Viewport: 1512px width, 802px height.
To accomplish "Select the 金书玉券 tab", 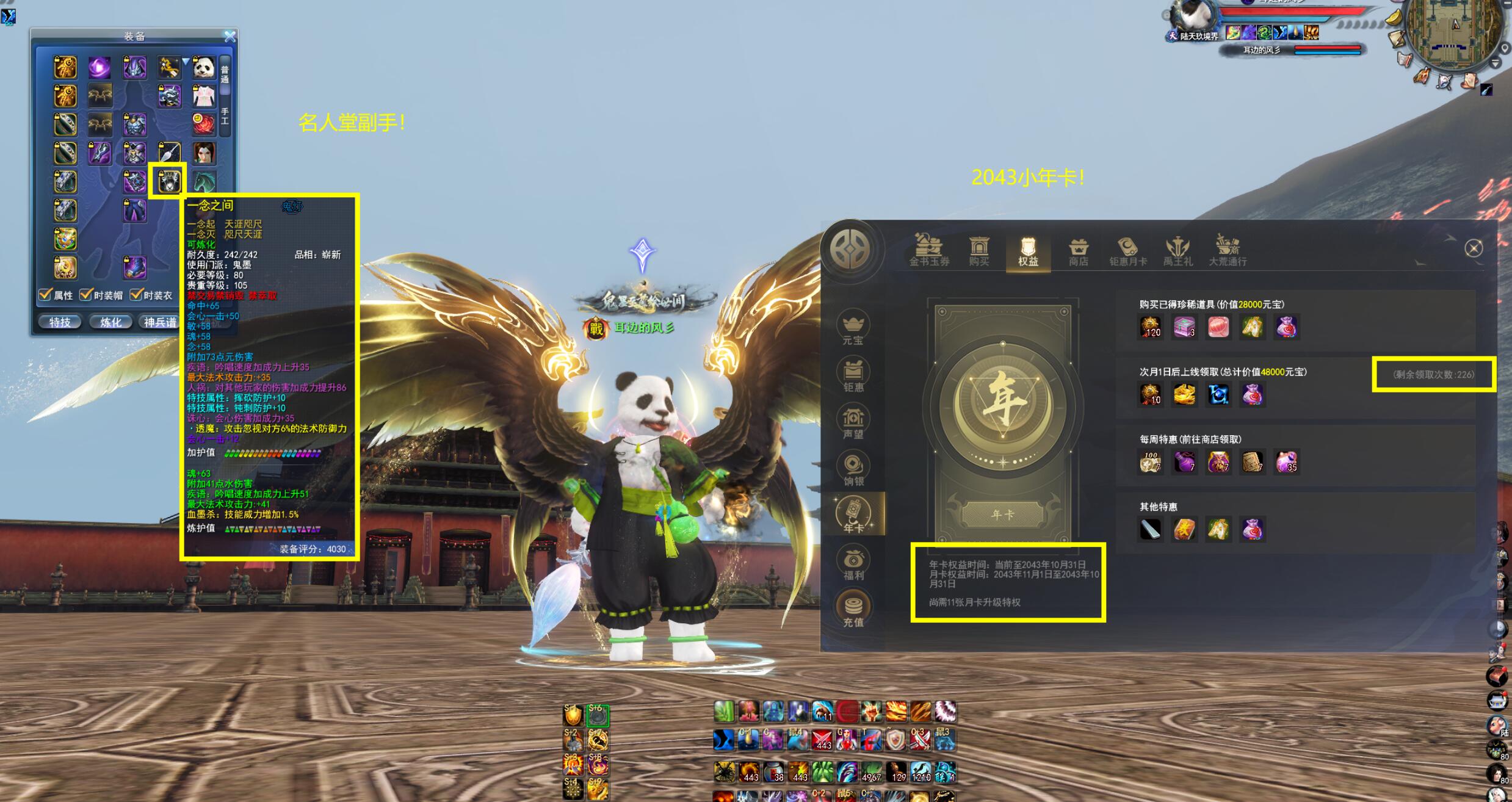I will point(929,251).
